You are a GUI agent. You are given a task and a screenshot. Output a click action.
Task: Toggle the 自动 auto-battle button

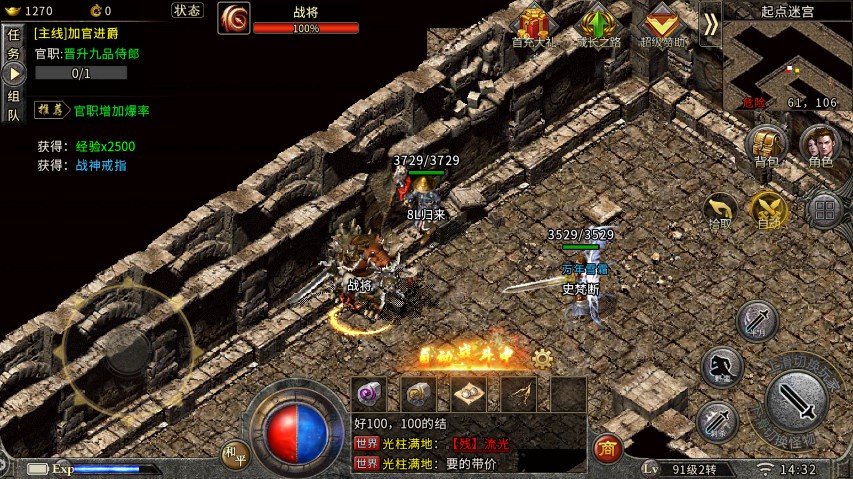pyautogui.click(x=768, y=209)
